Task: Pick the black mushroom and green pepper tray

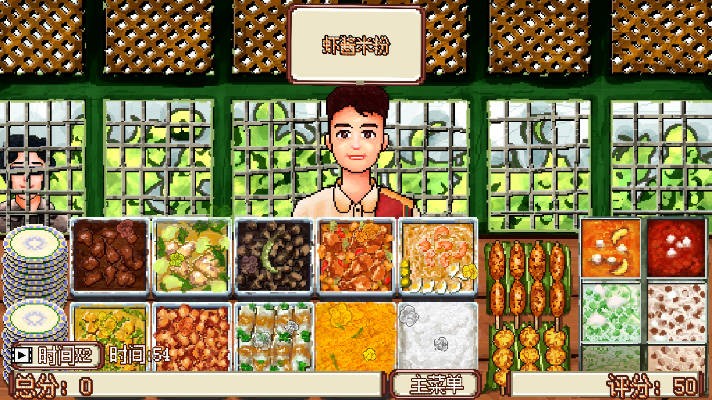Action: (x=273, y=256)
